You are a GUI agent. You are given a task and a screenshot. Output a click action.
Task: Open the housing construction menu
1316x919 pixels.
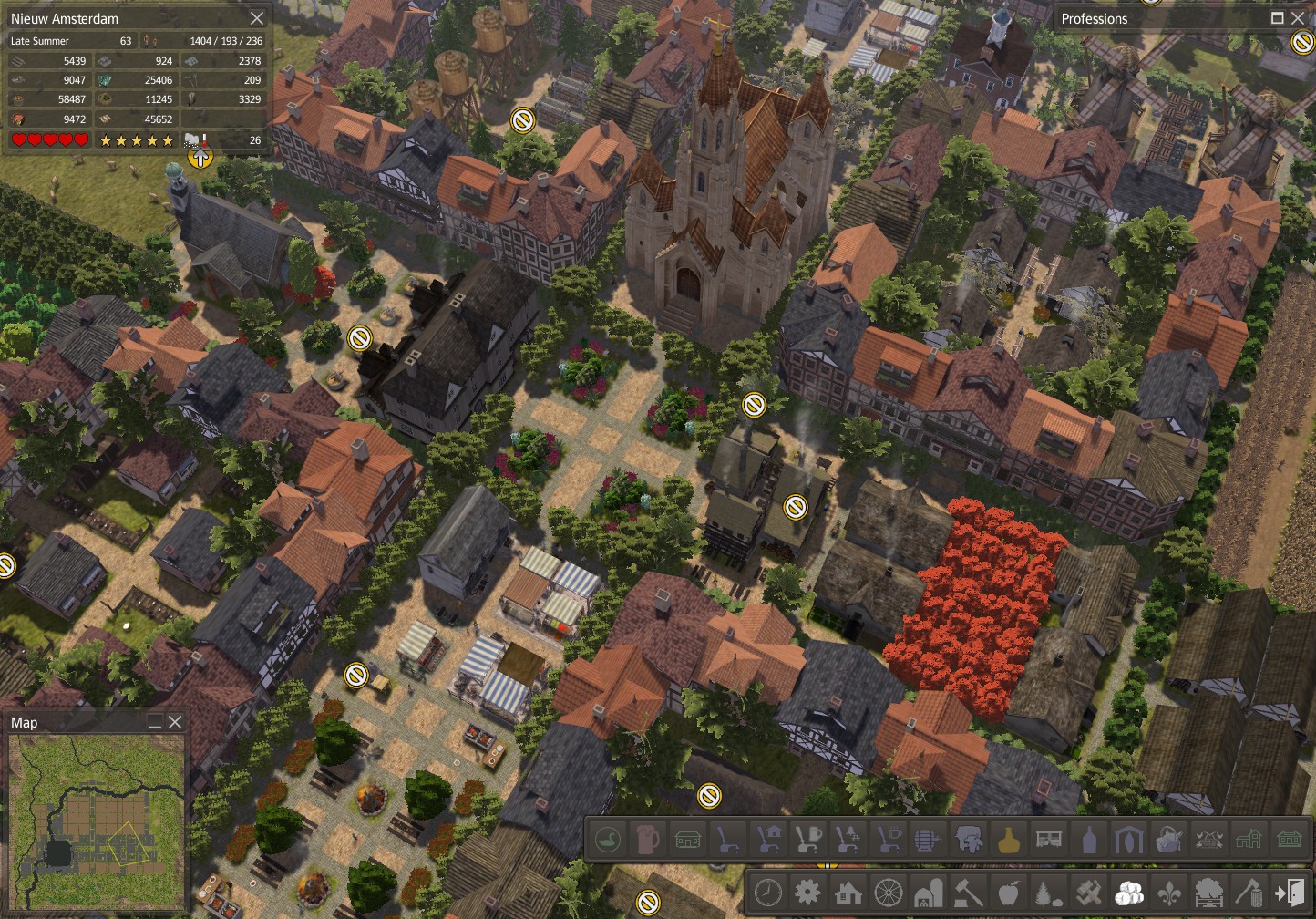pyautogui.click(x=849, y=892)
